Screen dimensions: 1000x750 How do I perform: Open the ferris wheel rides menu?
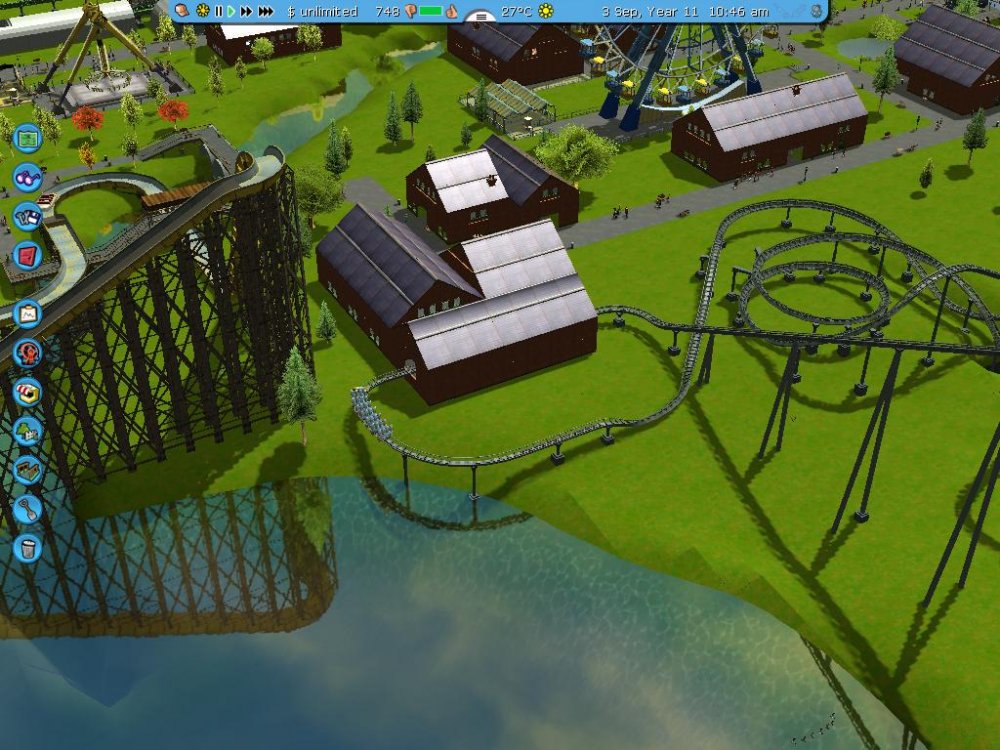tap(27, 352)
